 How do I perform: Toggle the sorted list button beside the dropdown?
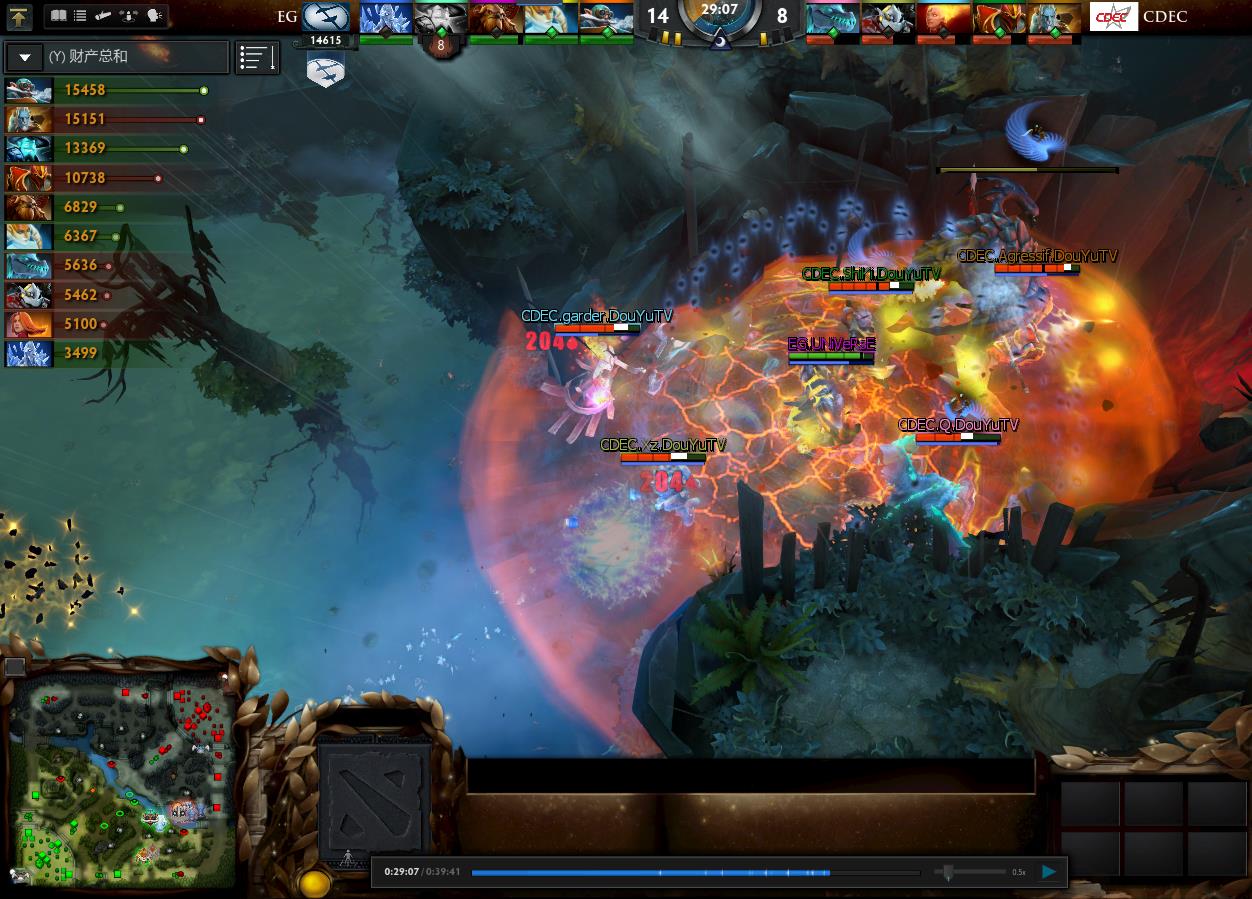(x=257, y=58)
